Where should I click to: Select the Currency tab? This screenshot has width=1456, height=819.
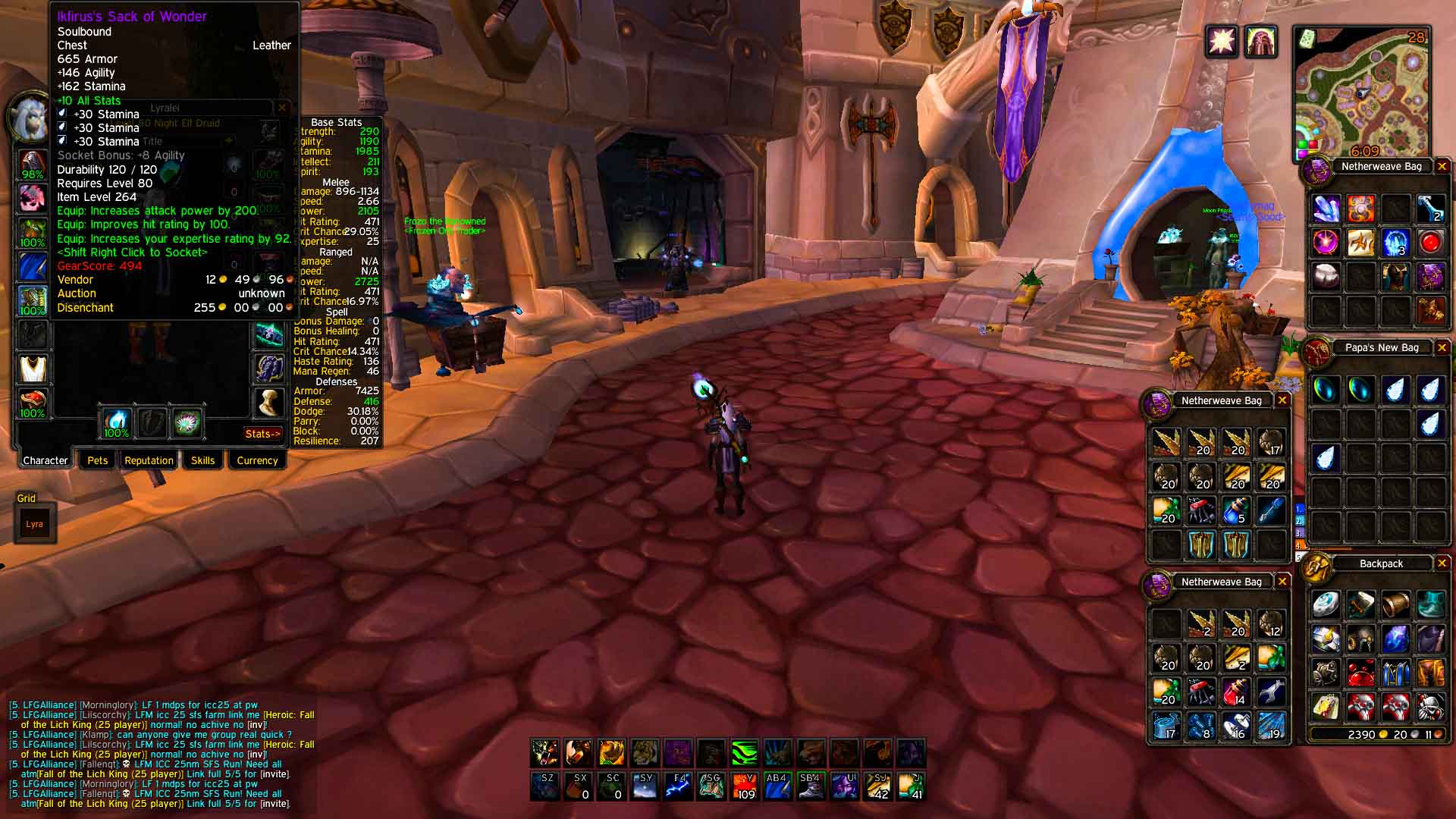[x=257, y=460]
